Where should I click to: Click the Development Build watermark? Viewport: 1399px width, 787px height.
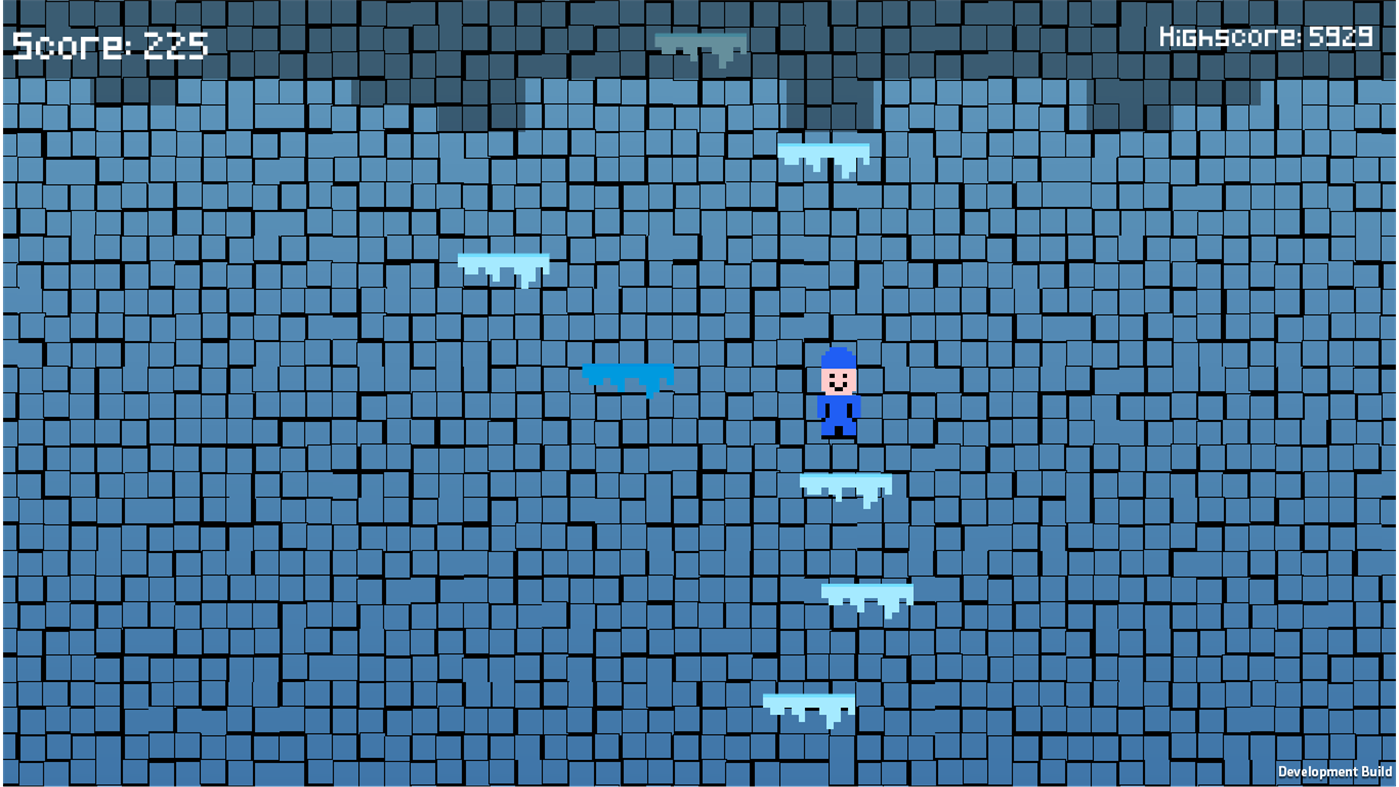(x=1335, y=771)
